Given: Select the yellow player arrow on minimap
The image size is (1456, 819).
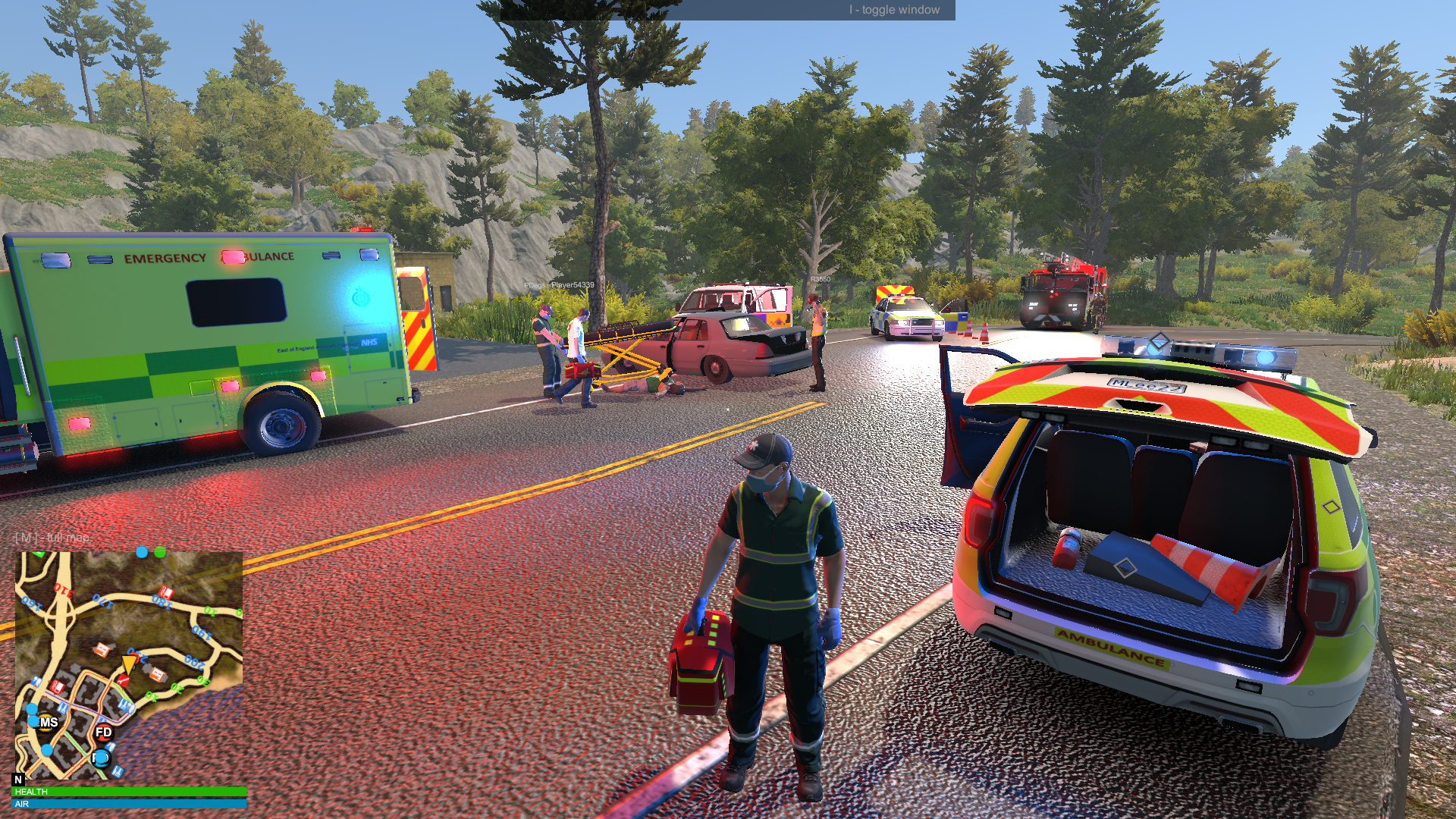Looking at the screenshot, I should [x=129, y=664].
